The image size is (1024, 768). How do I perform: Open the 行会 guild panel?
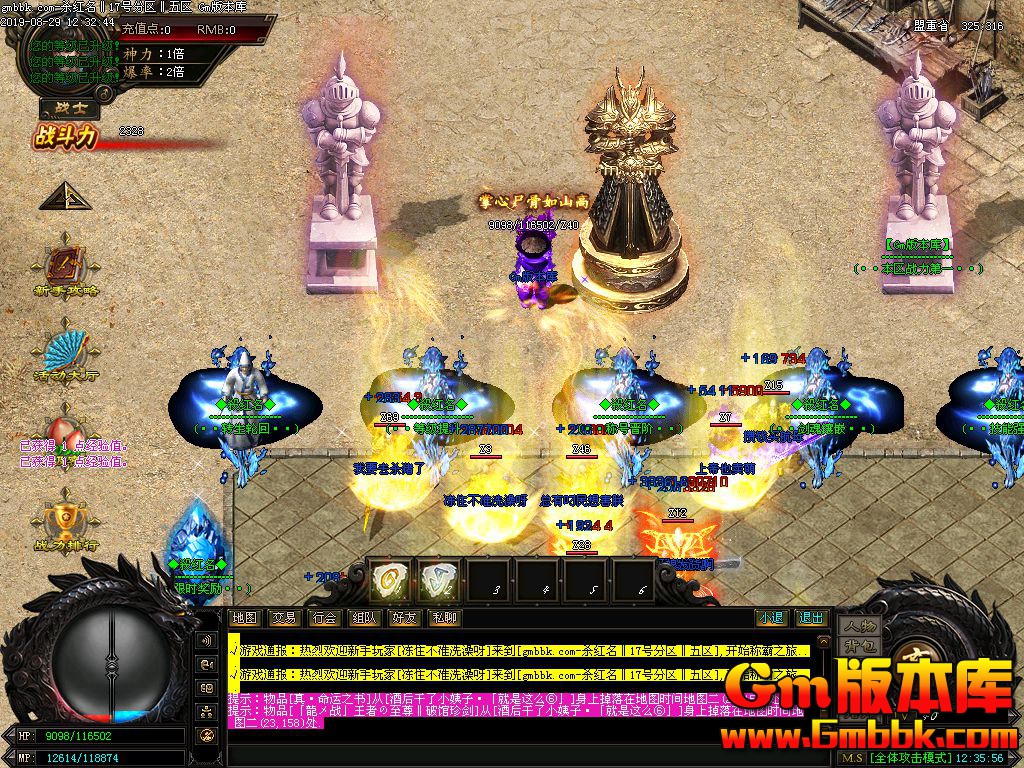tap(323, 618)
